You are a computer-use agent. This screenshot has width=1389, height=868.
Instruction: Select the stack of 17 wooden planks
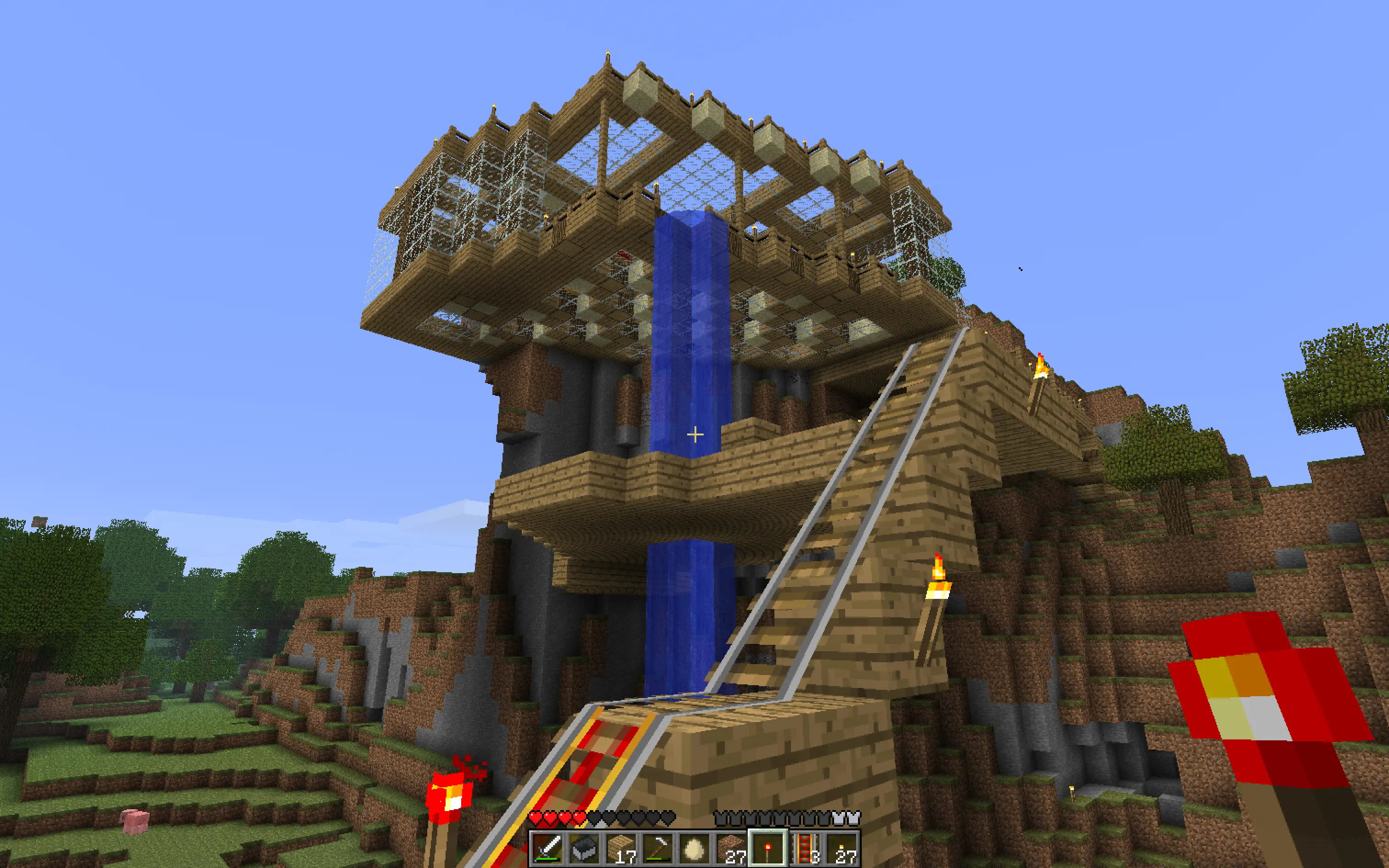[x=621, y=848]
